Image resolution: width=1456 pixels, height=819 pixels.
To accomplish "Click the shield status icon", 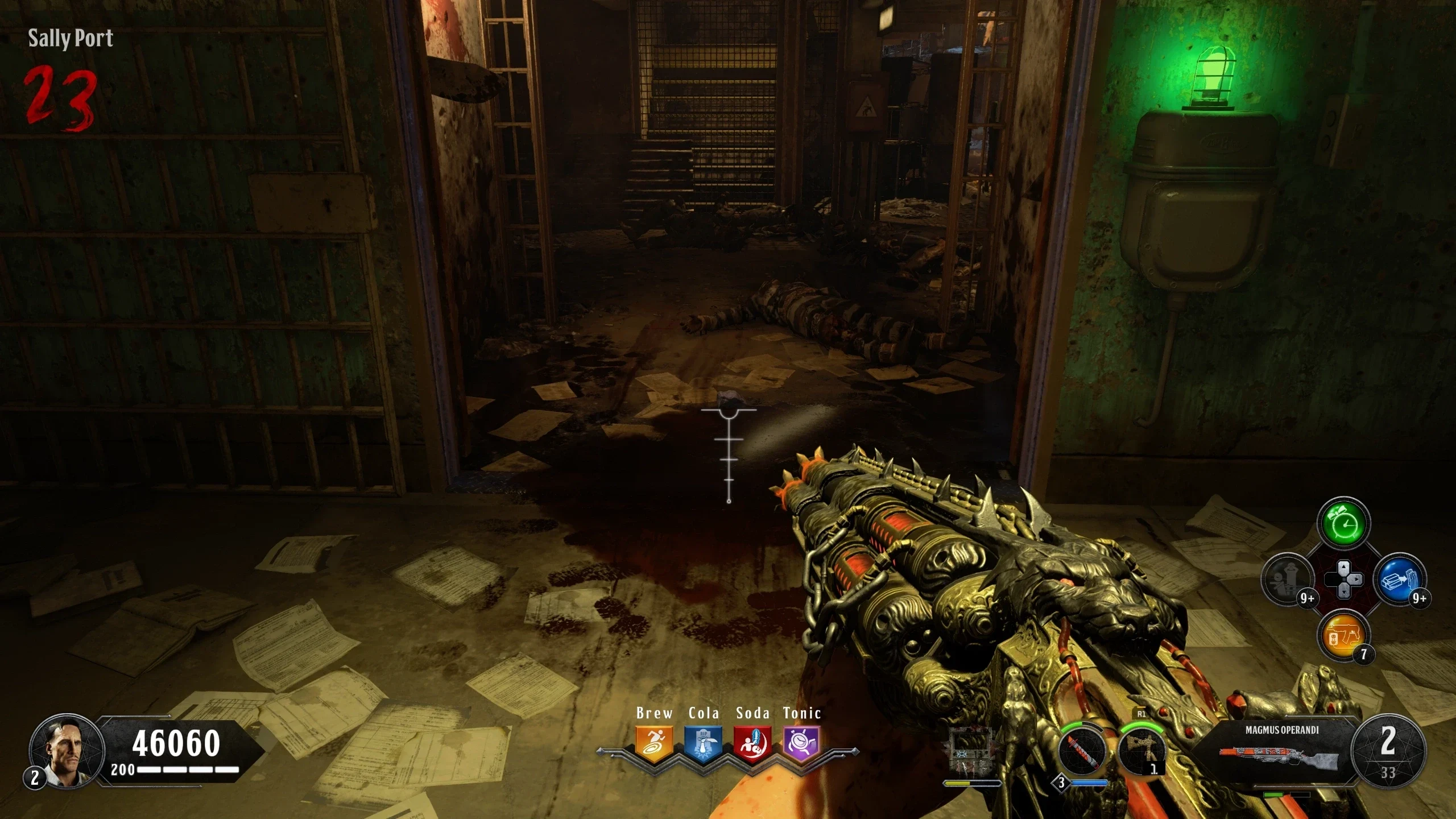I will coord(971,750).
